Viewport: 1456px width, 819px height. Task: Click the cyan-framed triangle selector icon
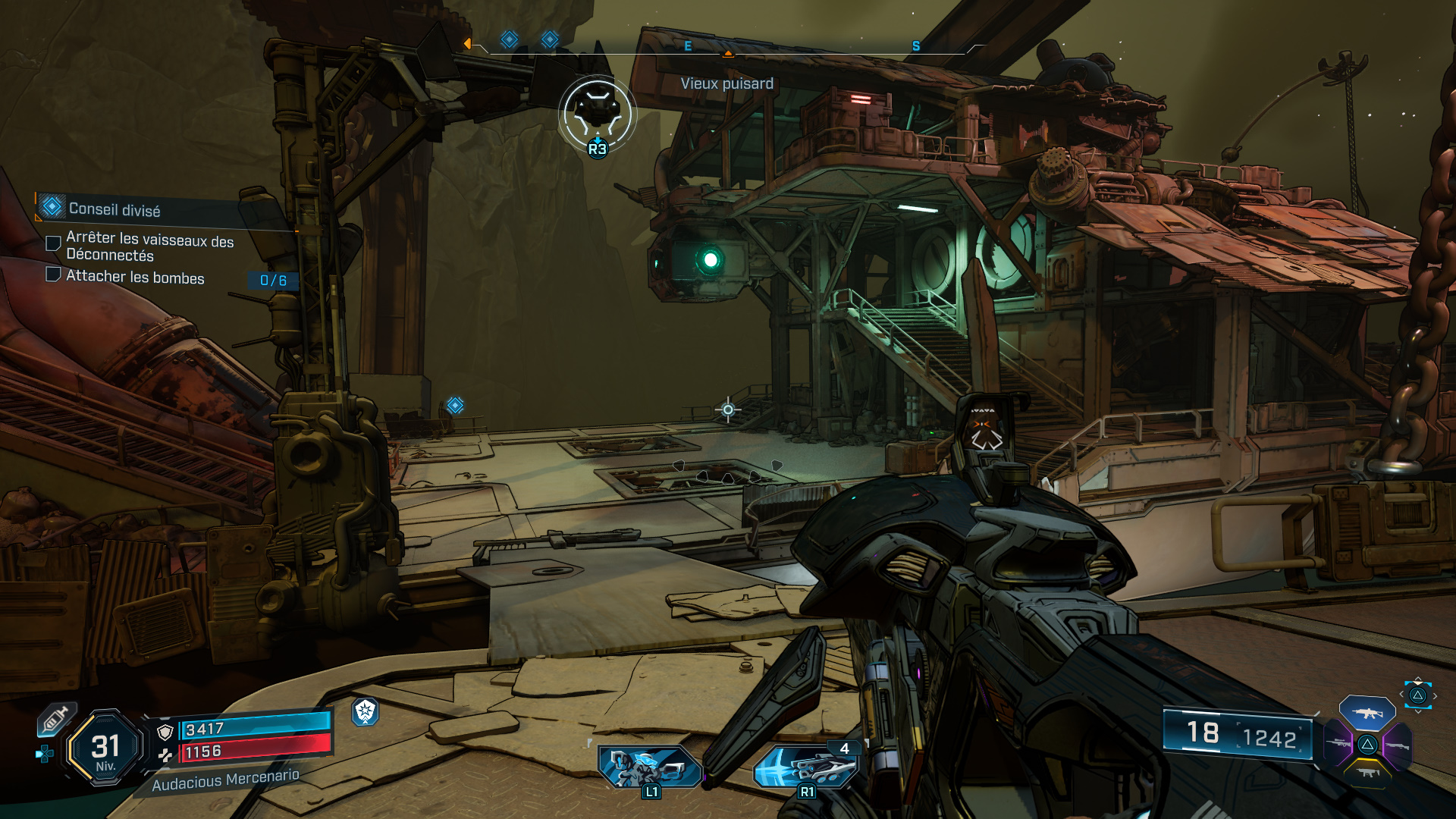[1417, 695]
